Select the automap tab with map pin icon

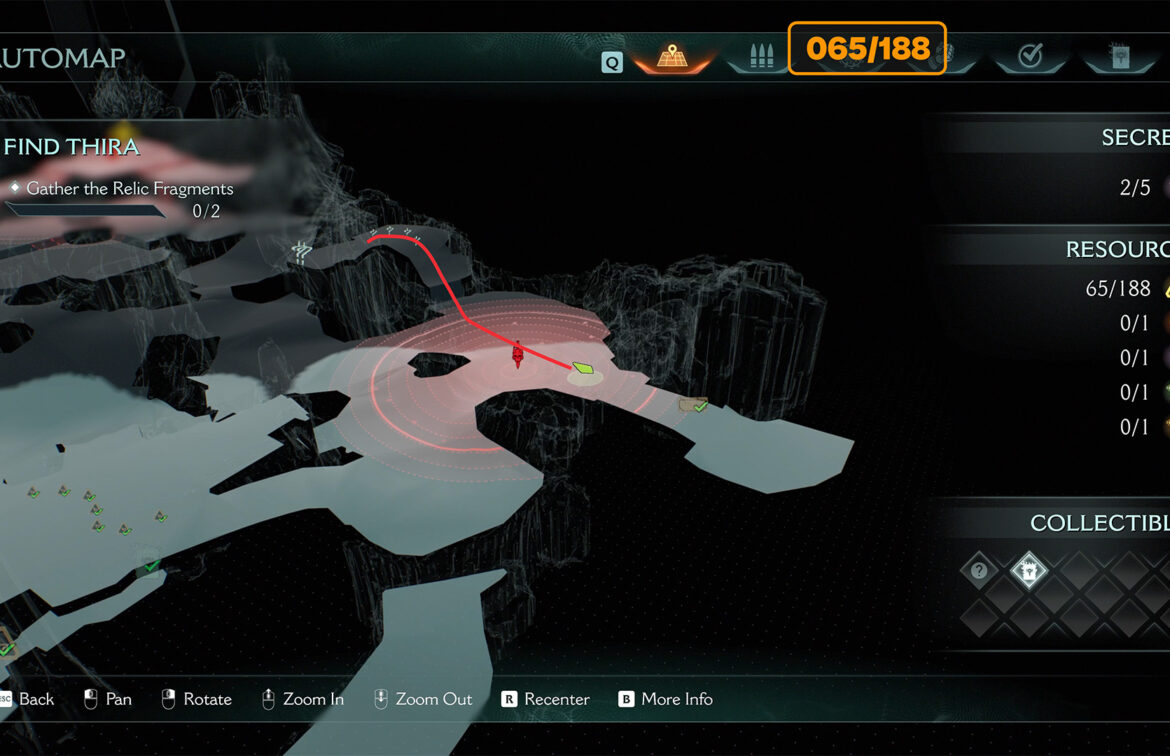[671, 57]
